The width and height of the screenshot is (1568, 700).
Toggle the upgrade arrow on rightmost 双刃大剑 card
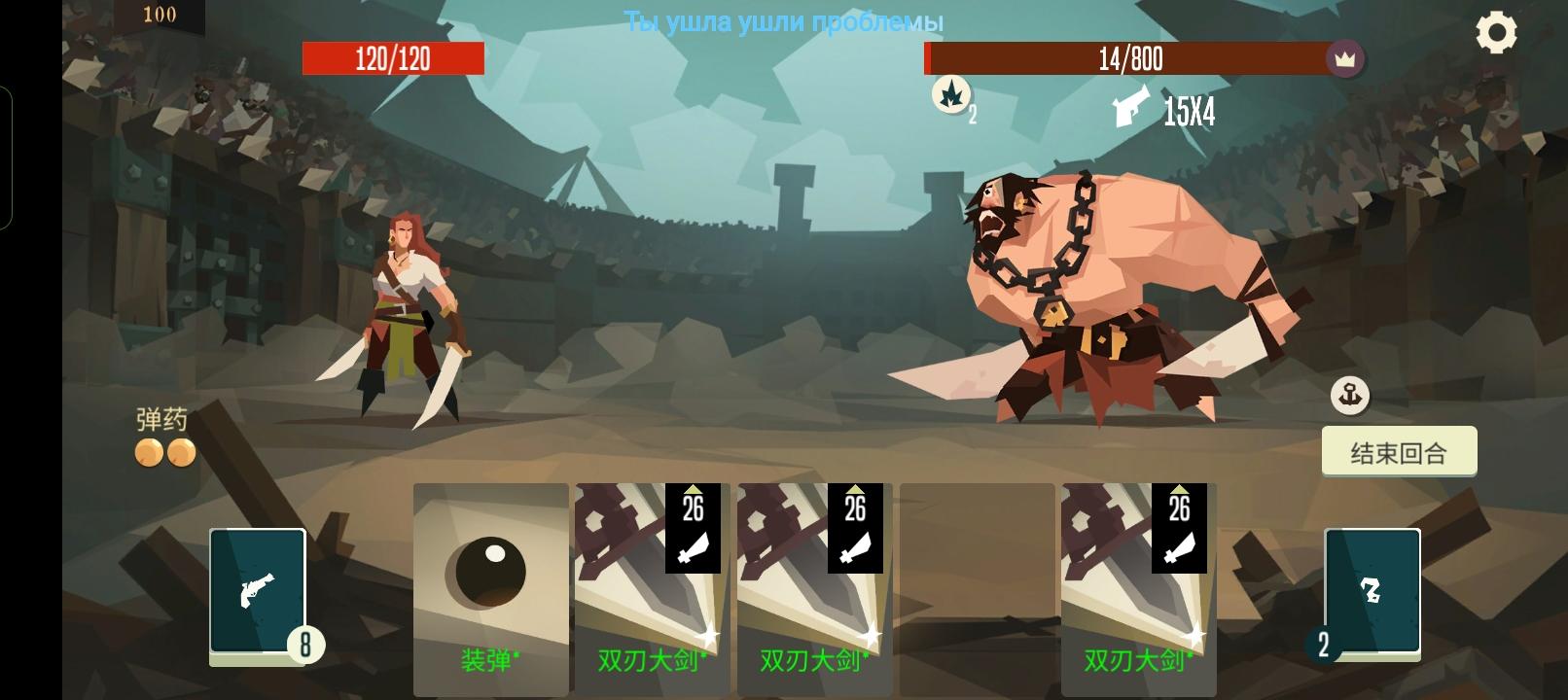click(1181, 489)
